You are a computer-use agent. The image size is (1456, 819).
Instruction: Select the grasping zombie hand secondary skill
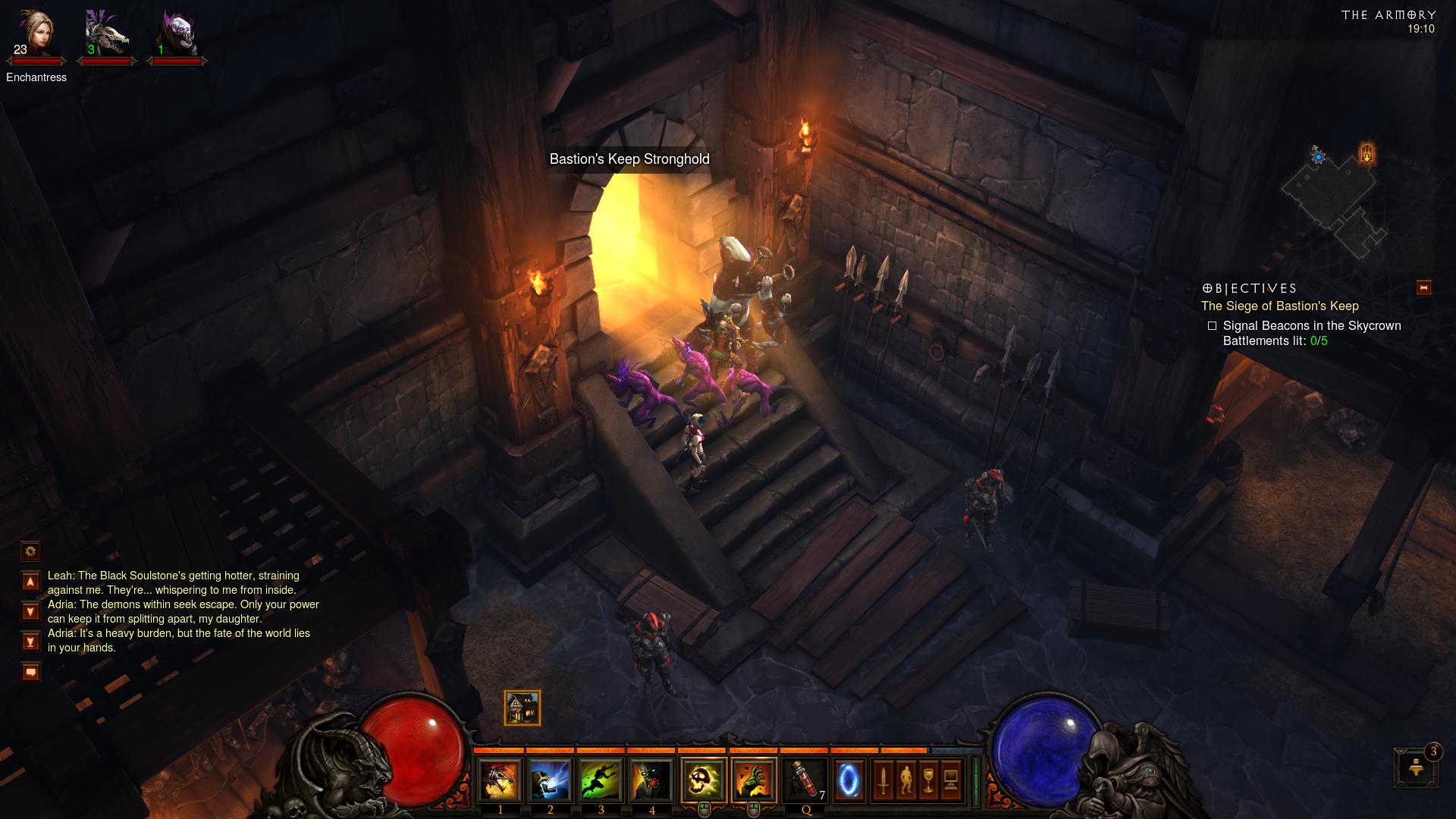(x=754, y=780)
